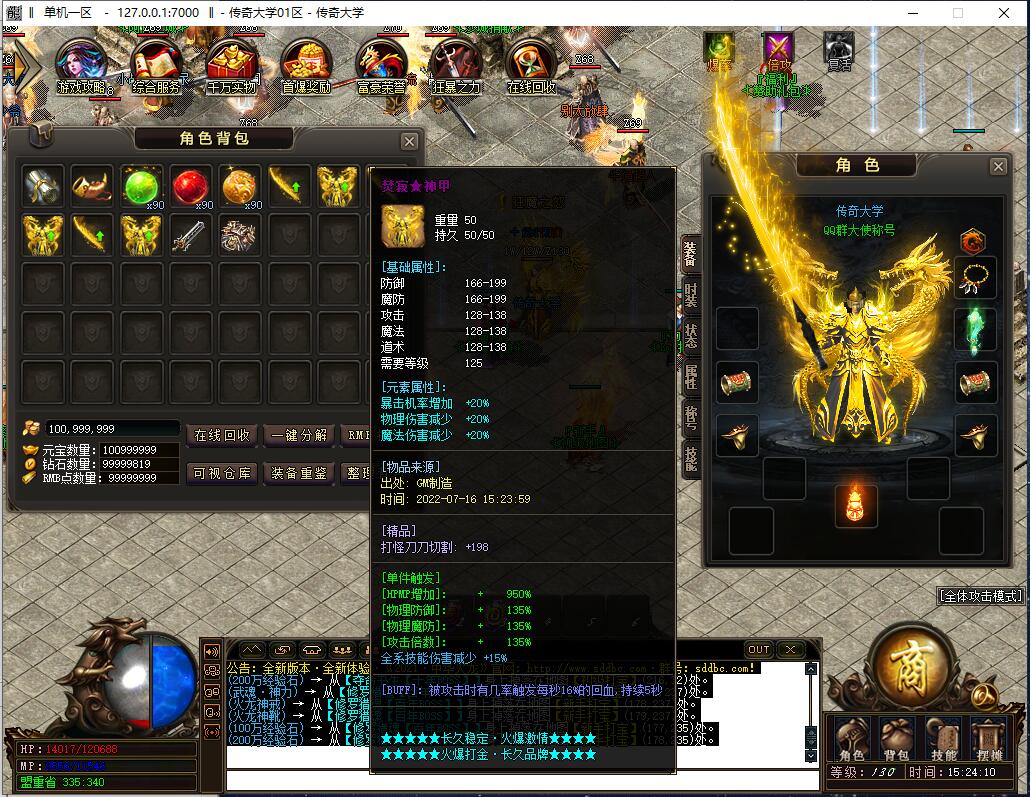This screenshot has height=797, width=1030.
Task: Open the 富豪荣誉 honor icon
Action: (x=381, y=65)
